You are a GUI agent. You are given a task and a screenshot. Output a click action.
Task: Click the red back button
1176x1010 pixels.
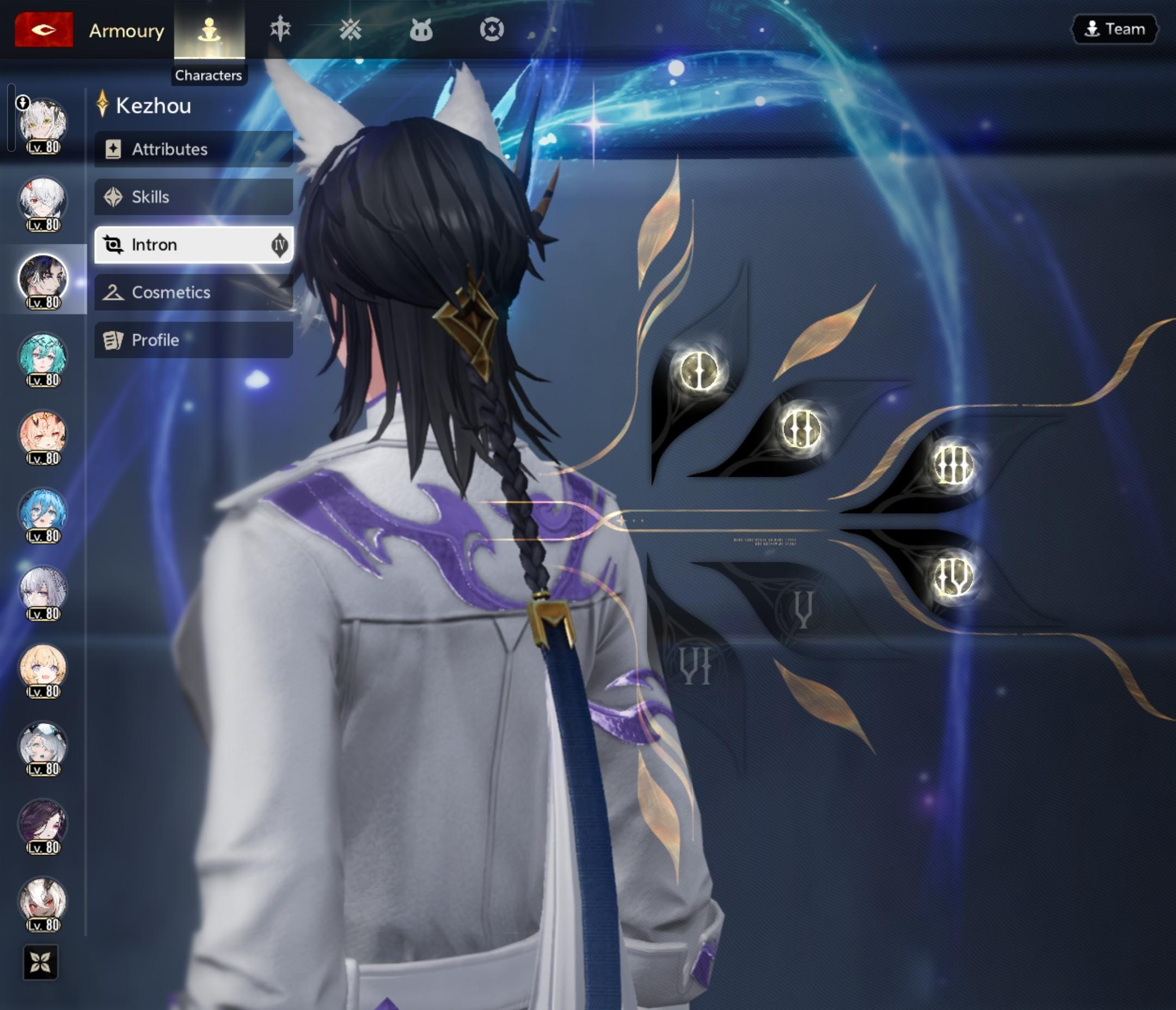pos(44,29)
